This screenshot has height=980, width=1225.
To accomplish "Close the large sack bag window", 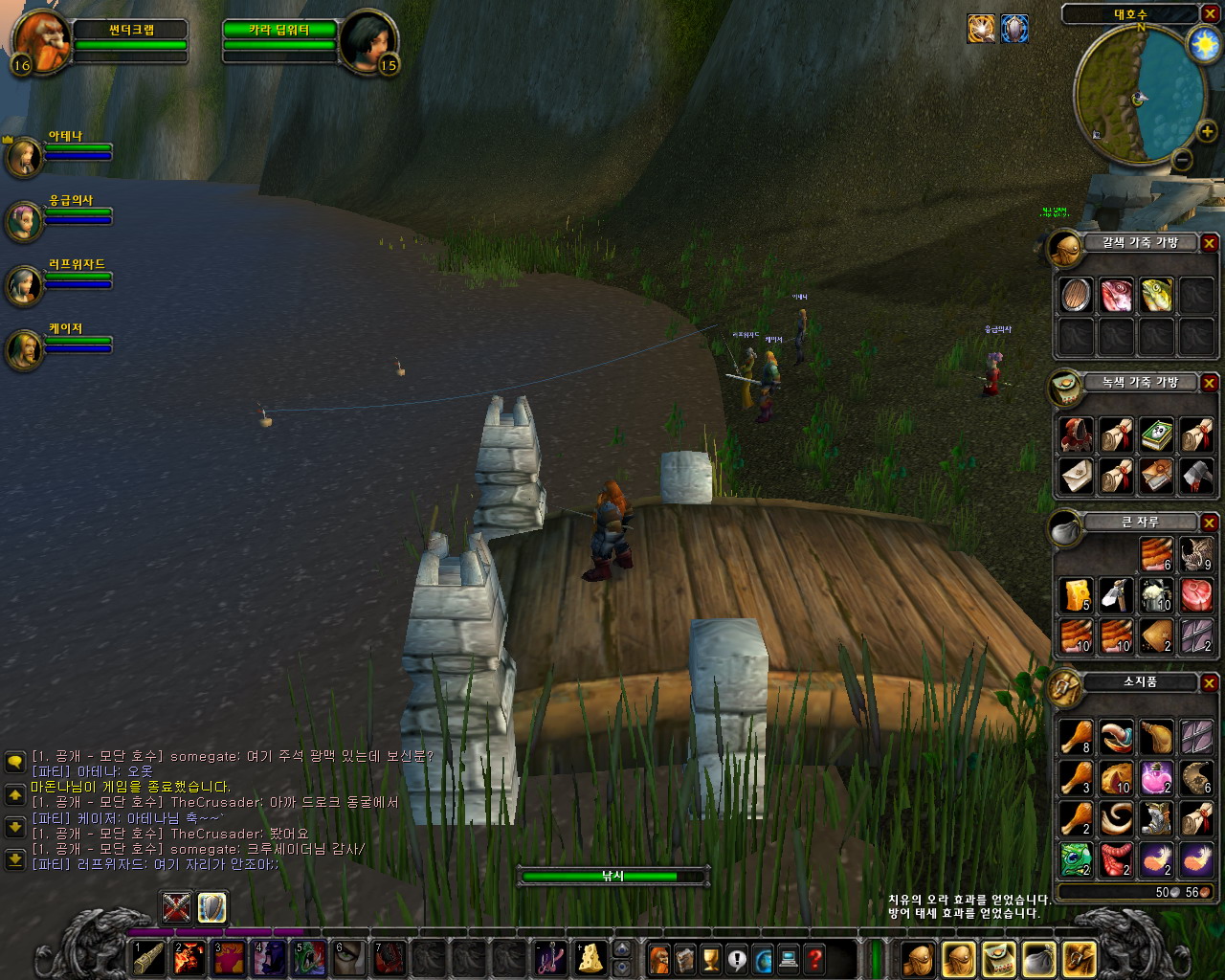I will point(1210,523).
